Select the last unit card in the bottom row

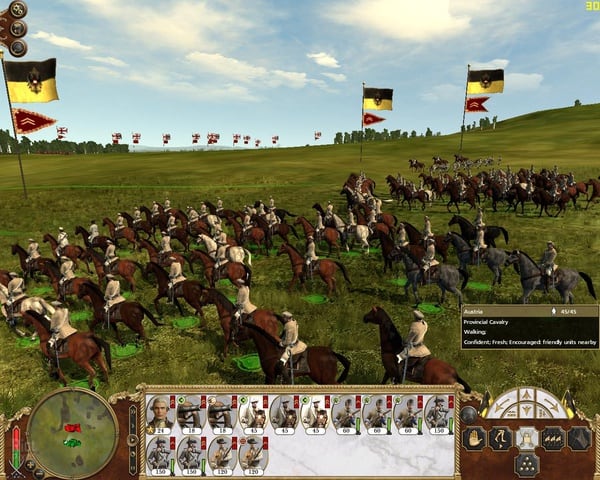[253, 454]
